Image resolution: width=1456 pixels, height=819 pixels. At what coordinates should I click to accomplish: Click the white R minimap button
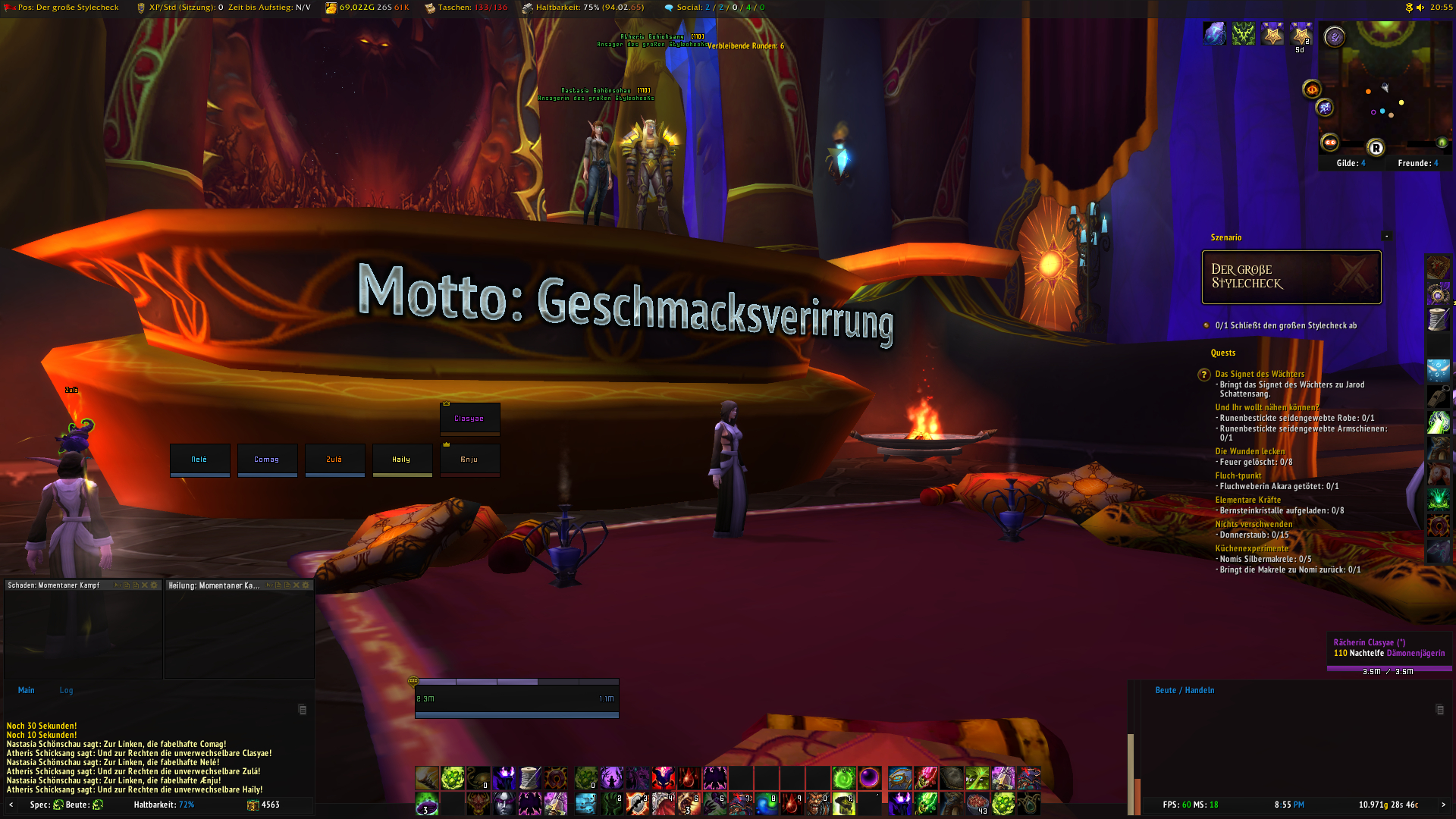(1376, 148)
